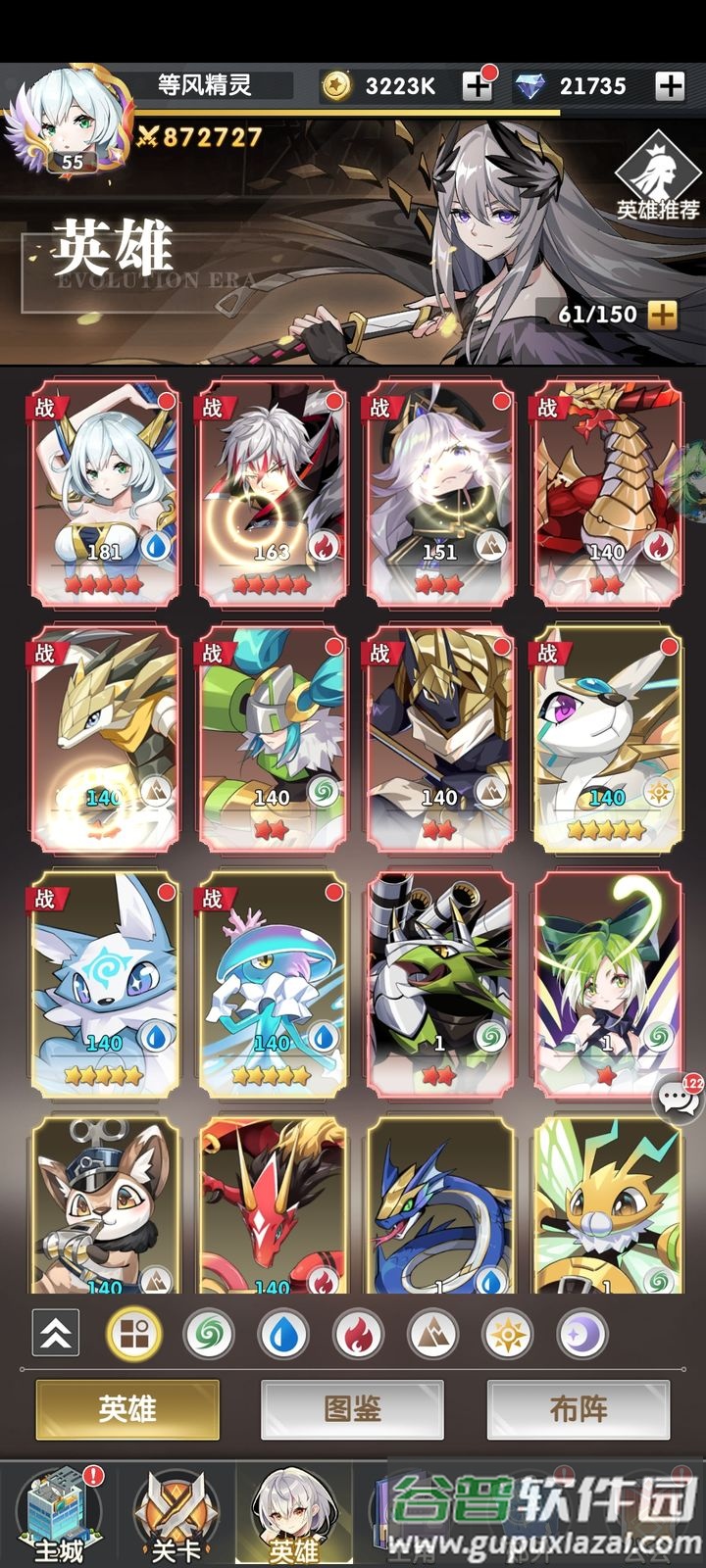The height and width of the screenshot is (1568, 706).
Task: Add more gold coins with plus button
Action: point(478,86)
